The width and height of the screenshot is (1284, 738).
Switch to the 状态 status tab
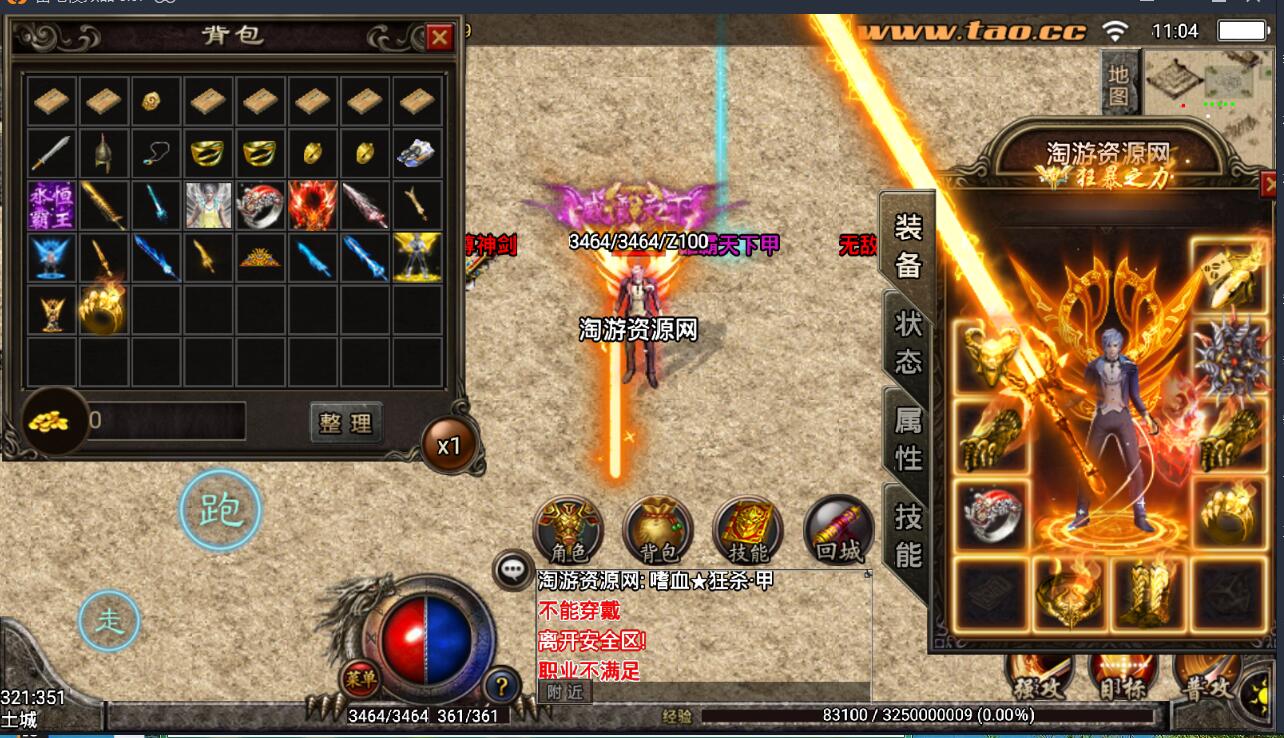[x=907, y=342]
